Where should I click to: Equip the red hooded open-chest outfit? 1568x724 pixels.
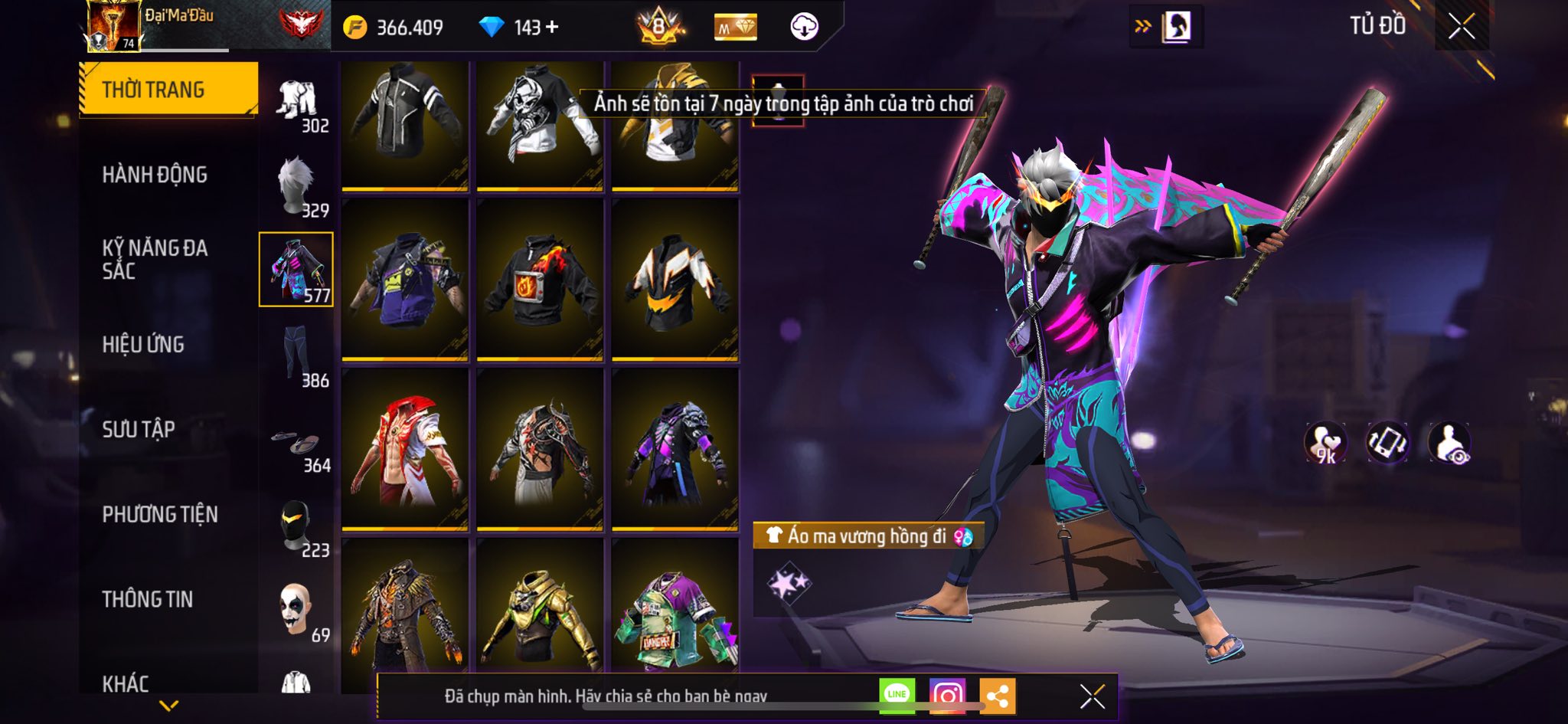click(x=405, y=449)
